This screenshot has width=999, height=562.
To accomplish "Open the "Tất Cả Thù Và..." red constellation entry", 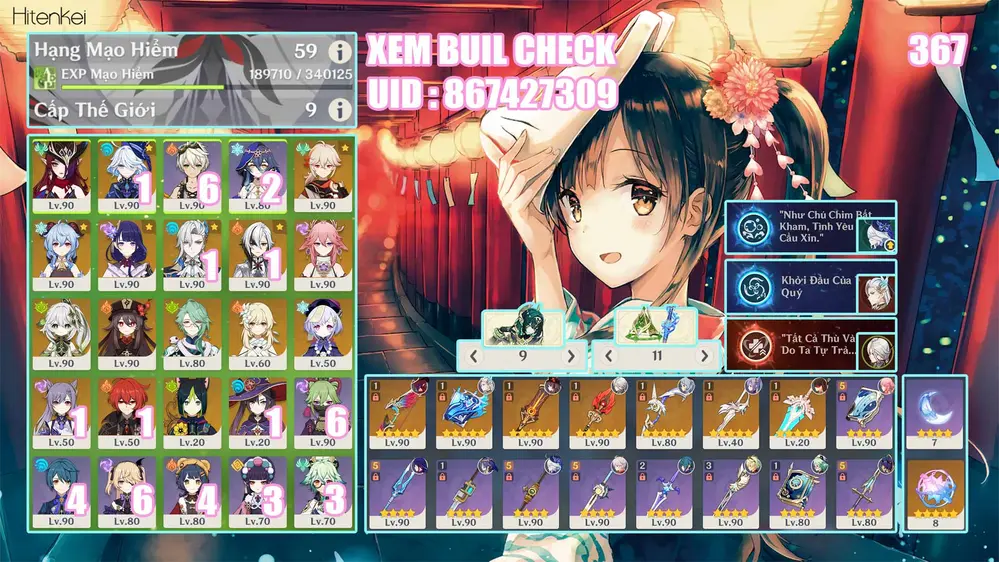I will pyautogui.click(x=810, y=345).
